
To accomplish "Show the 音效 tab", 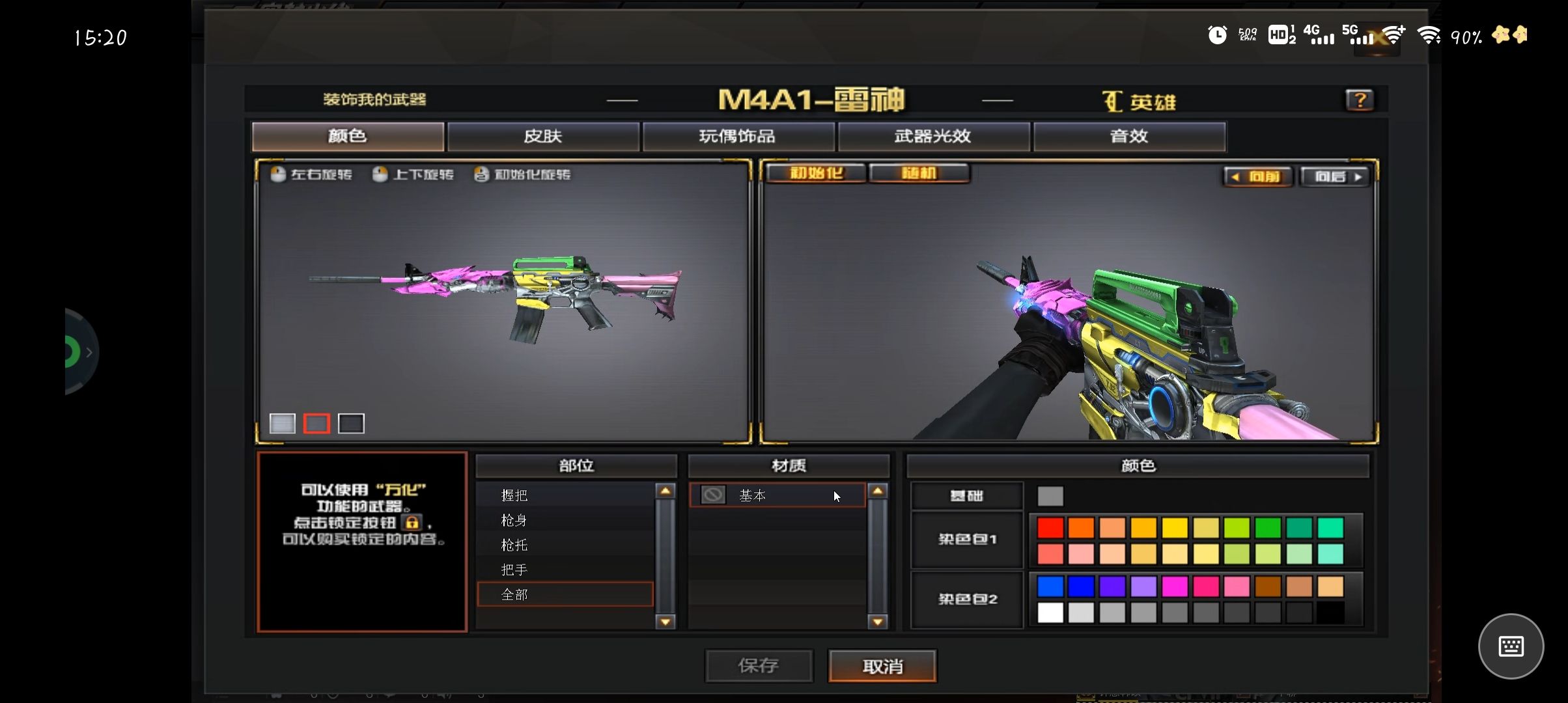I will tap(1129, 136).
